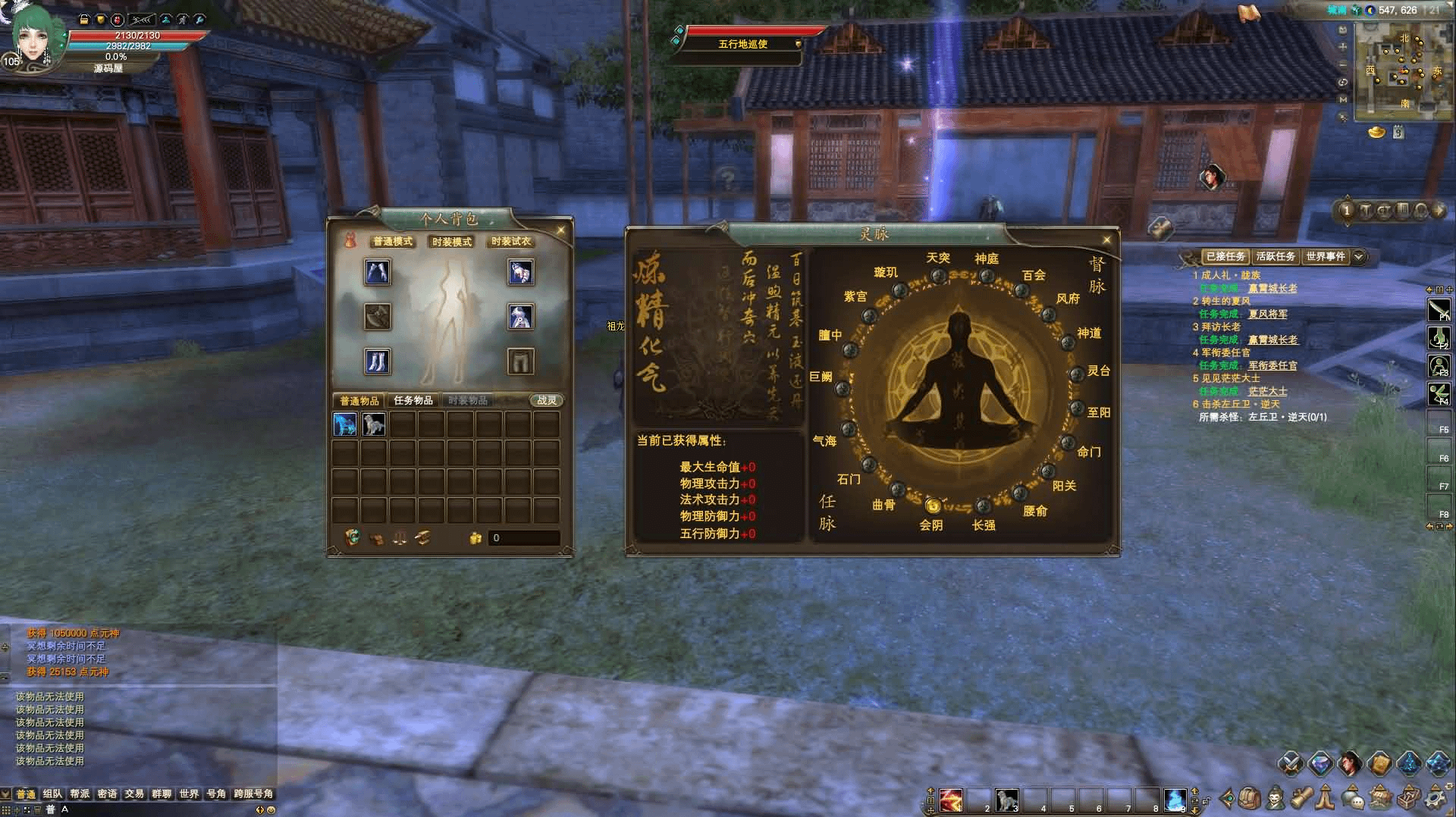
Task: Close the 个人背包 inventory window
Action: [x=560, y=230]
